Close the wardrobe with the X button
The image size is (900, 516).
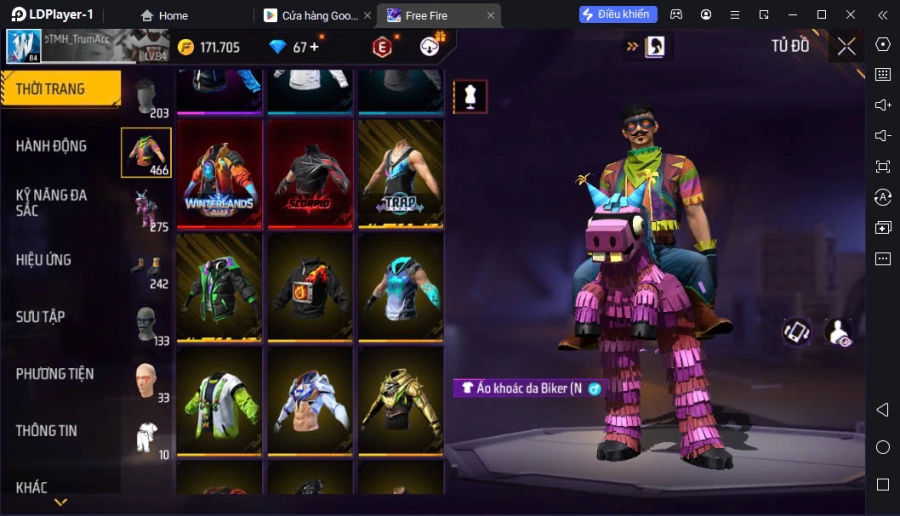pyautogui.click(x=847, y=46)
